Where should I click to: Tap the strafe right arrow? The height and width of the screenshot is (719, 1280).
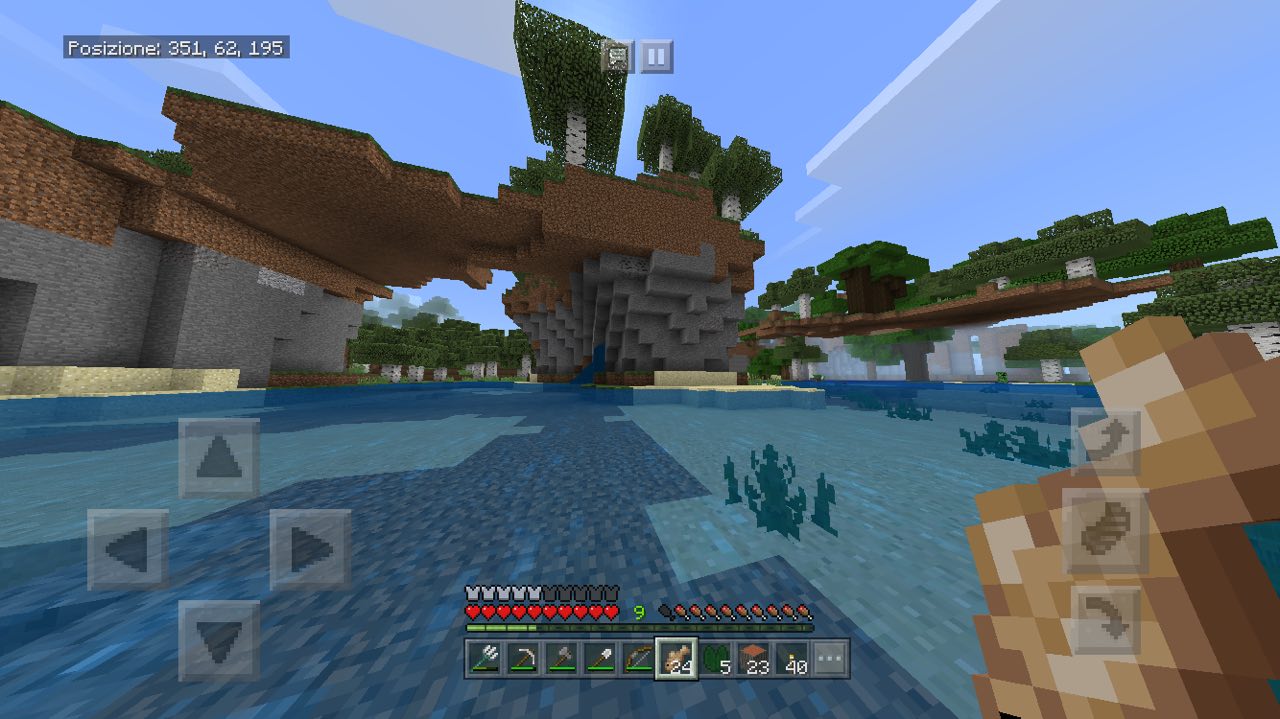[310, 549]
